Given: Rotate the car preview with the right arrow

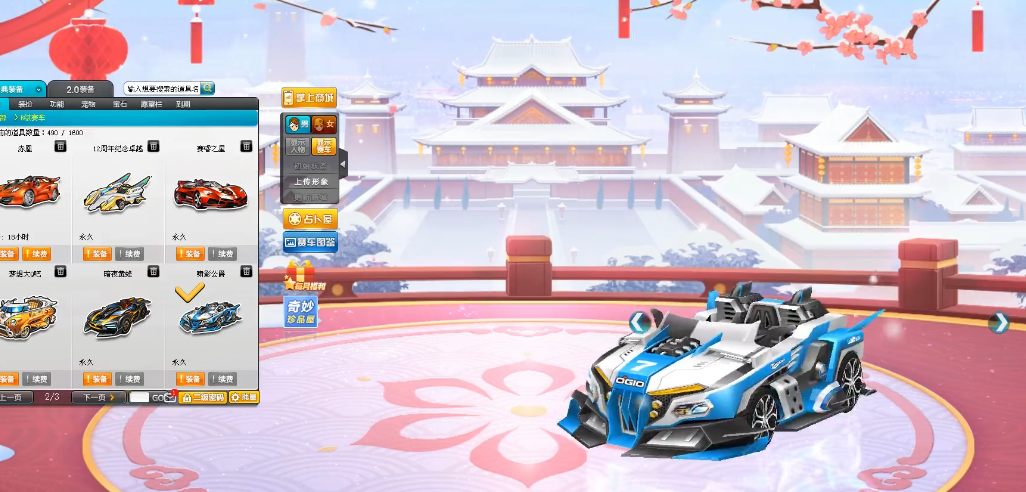Looking at the screenshot, I should click(x=997, y=322).
